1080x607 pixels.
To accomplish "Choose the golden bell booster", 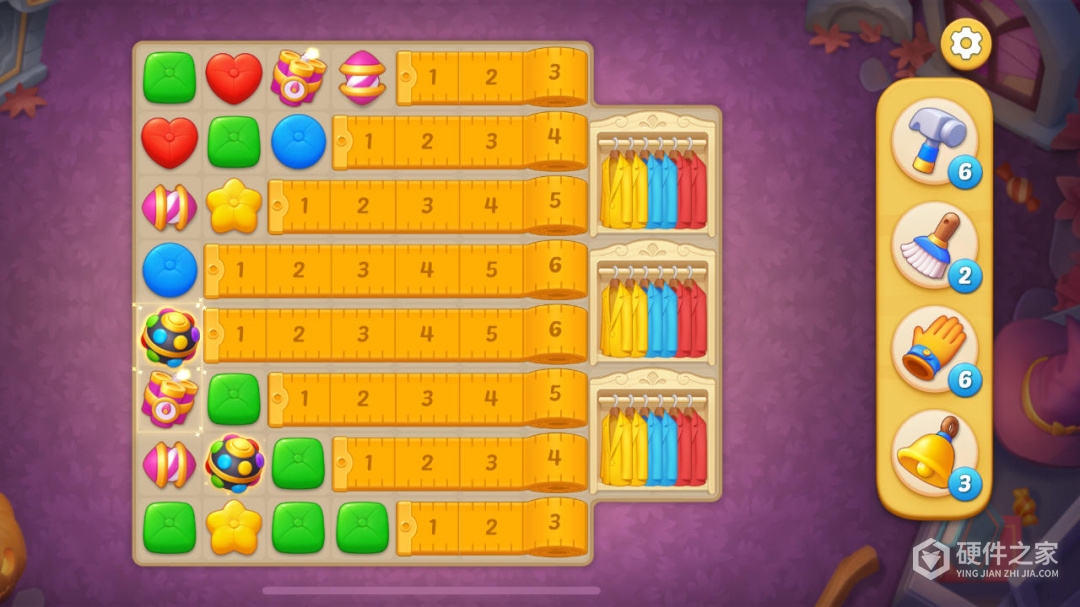I will (934, 454).
